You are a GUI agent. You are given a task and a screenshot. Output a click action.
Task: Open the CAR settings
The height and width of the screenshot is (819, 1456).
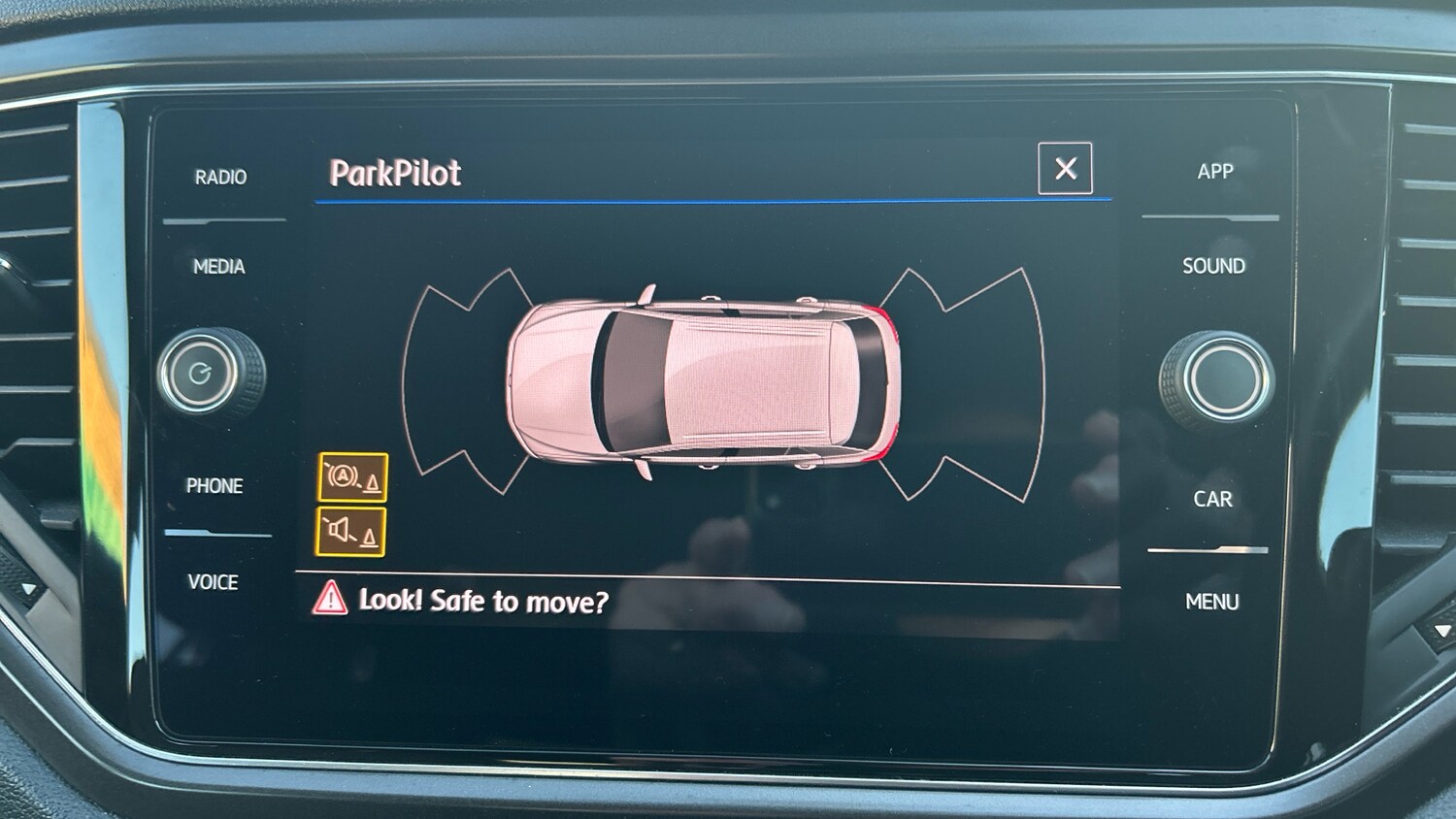pos(1212,499)
